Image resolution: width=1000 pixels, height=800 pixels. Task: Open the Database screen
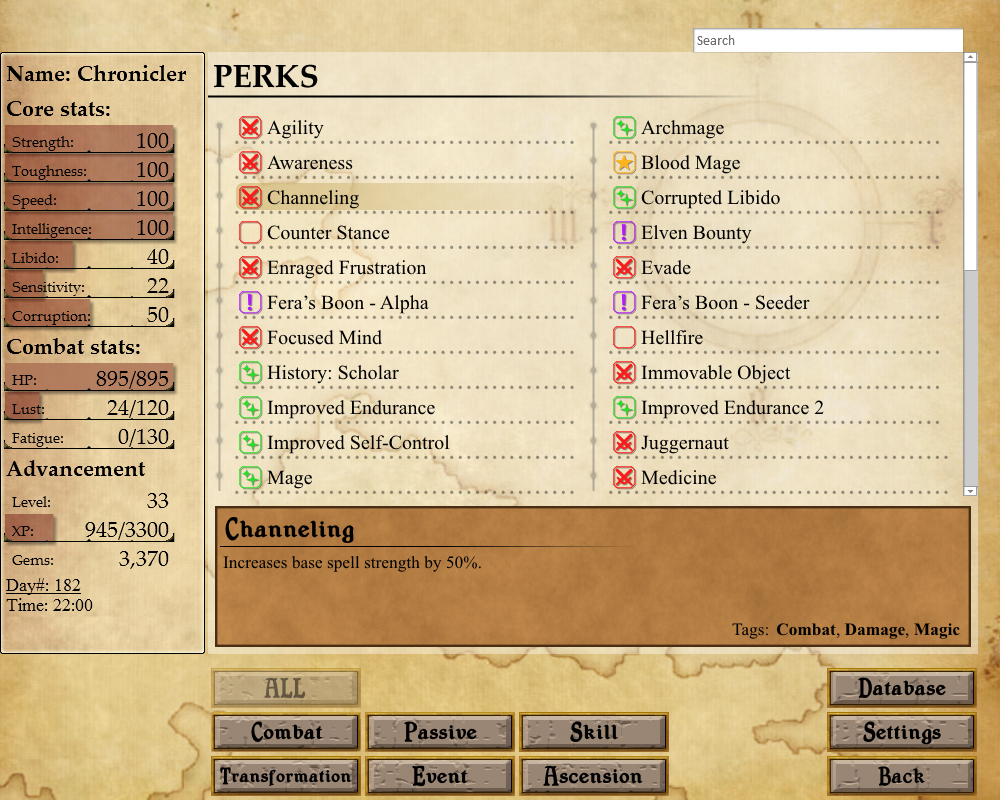[902, 689]
